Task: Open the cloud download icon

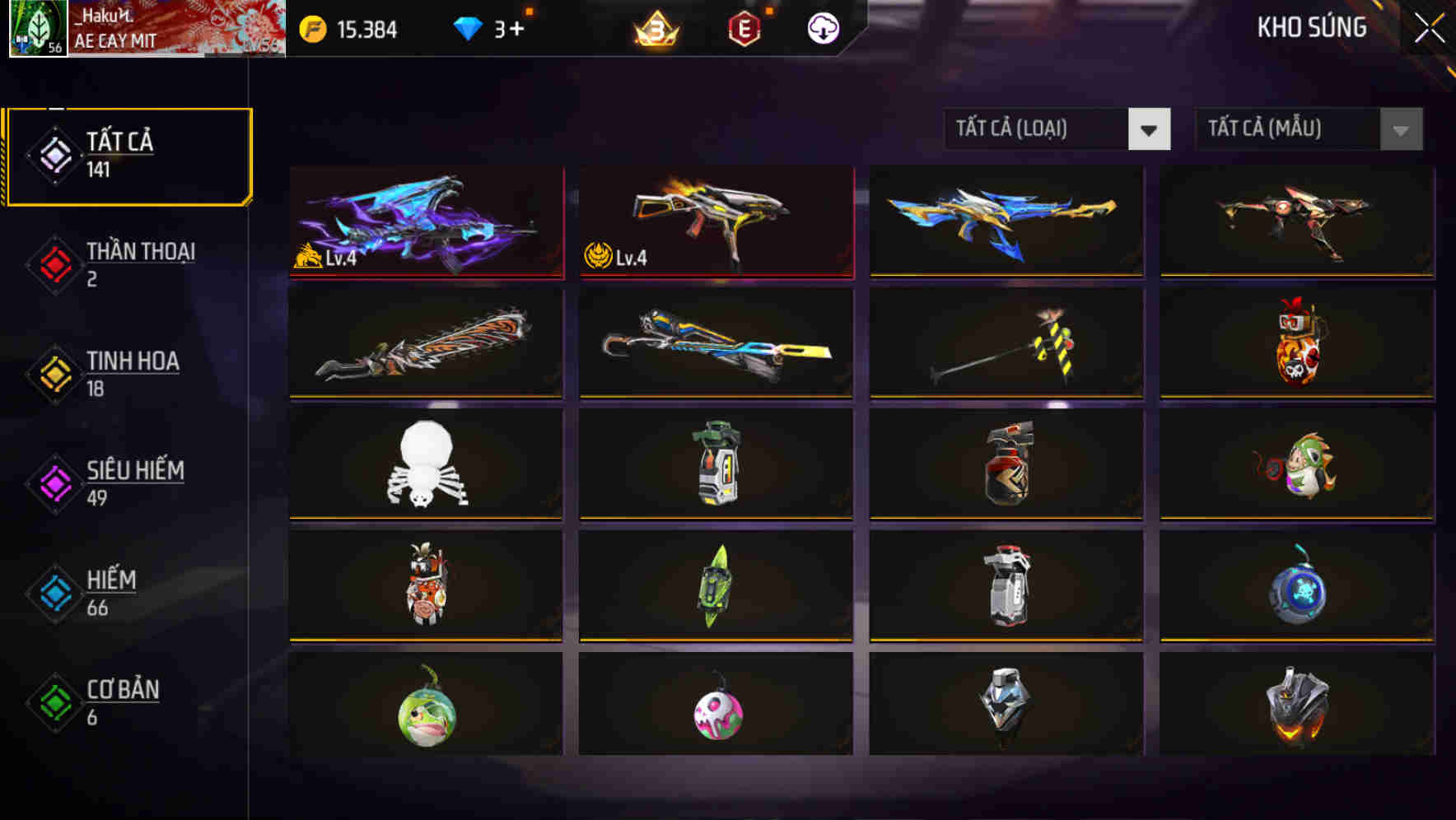Action: pyautogui.click(x=823, y=29)
